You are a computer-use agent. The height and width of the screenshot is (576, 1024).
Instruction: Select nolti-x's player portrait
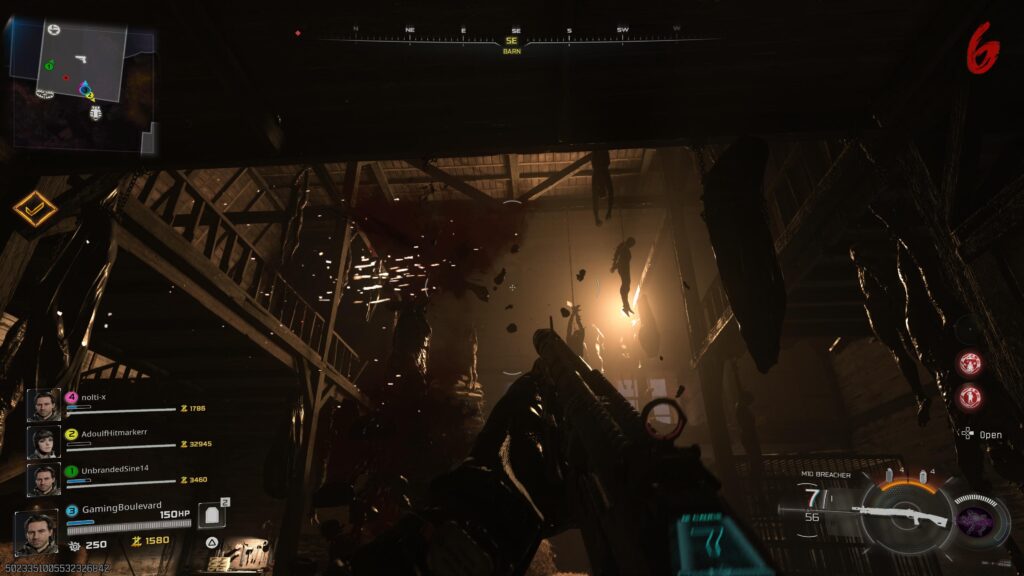coord(43,404)
